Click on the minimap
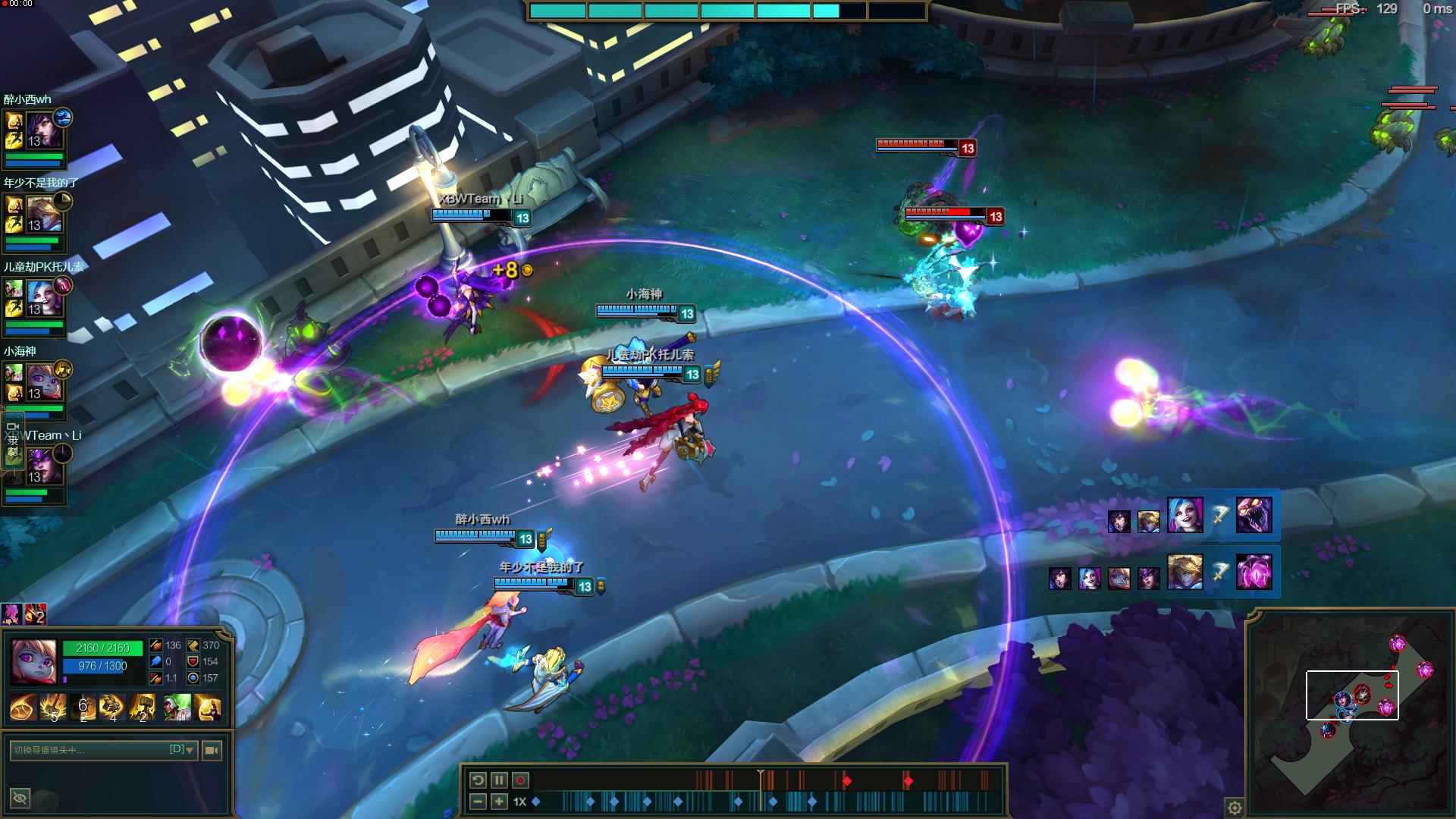 1350,713
